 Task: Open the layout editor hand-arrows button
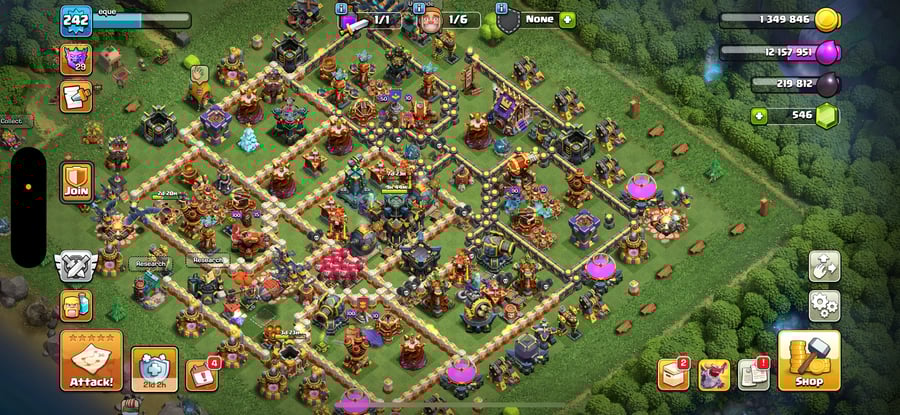point(824,266)
